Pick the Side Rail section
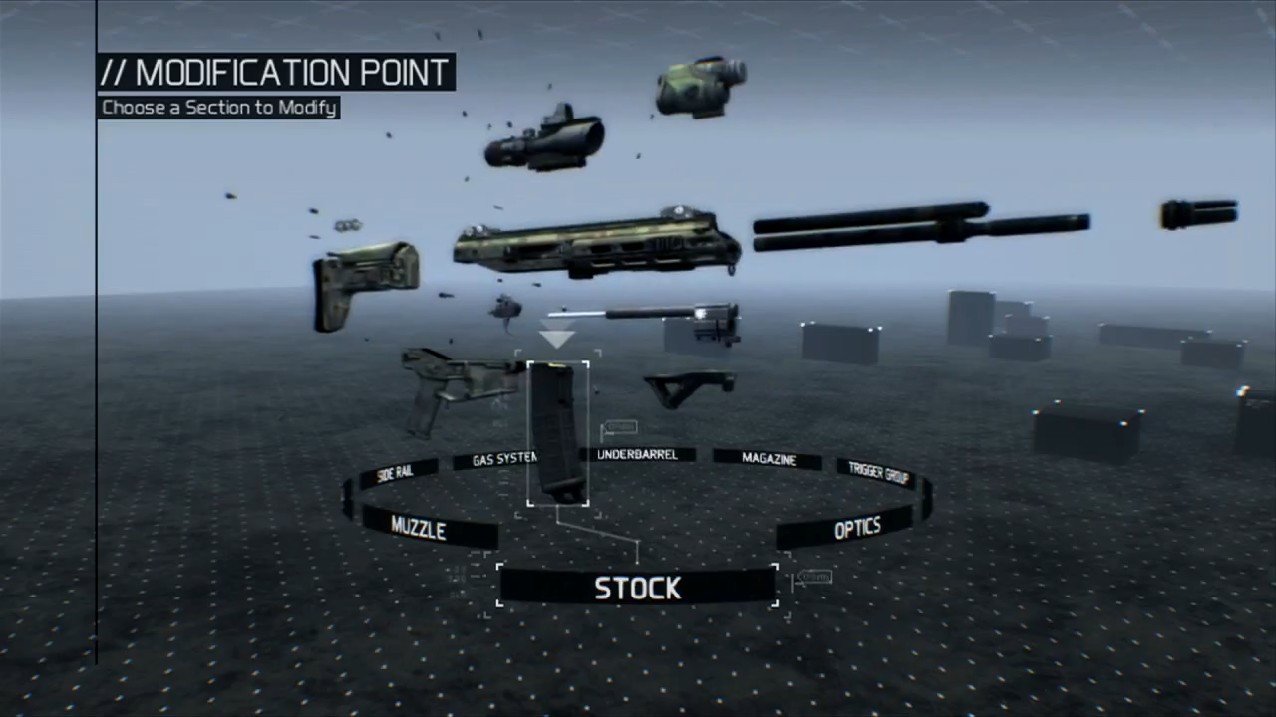This screenshot has height=717, width=1276. [x=395, y=473]
